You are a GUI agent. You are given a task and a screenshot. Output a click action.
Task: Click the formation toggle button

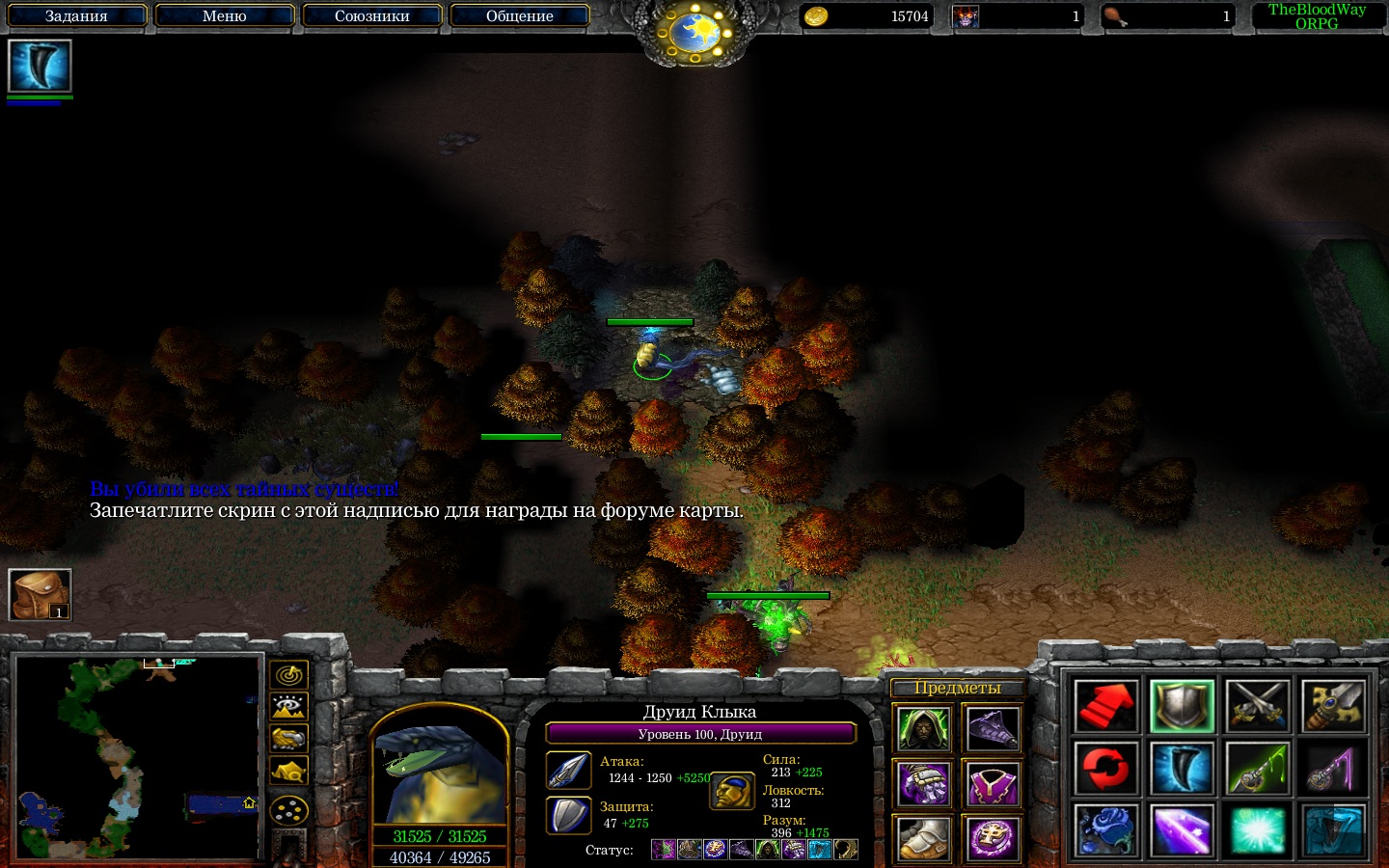tap(288, 810)
